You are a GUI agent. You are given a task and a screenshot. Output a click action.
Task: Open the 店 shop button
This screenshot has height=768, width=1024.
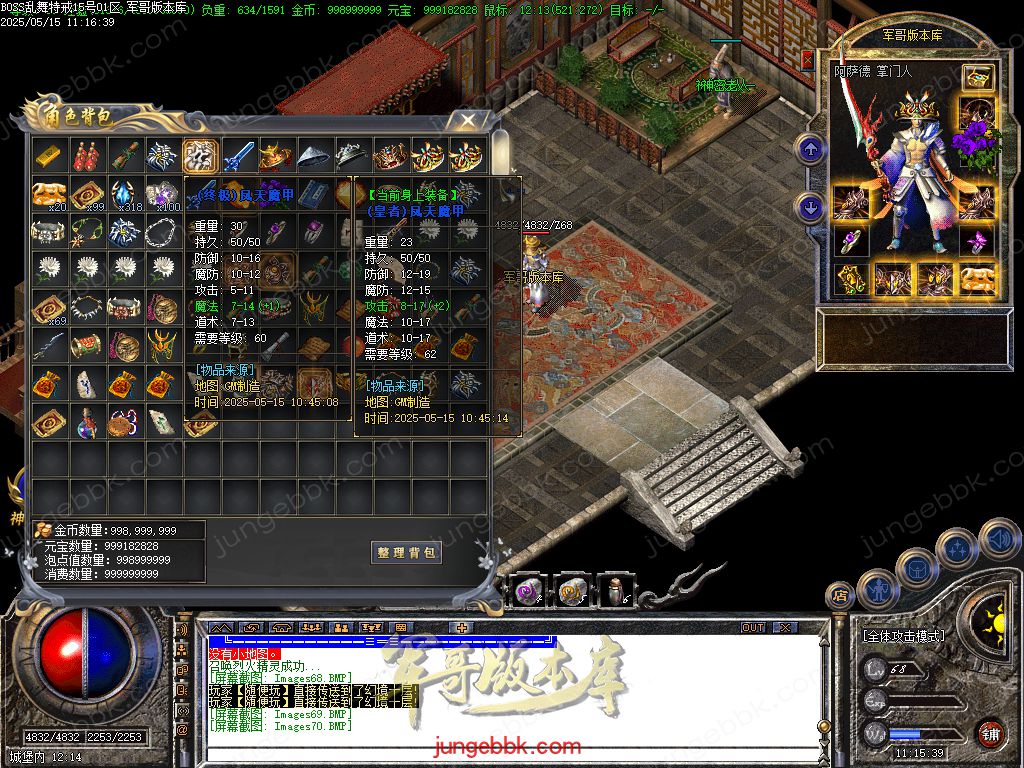(x=839, y=596)
